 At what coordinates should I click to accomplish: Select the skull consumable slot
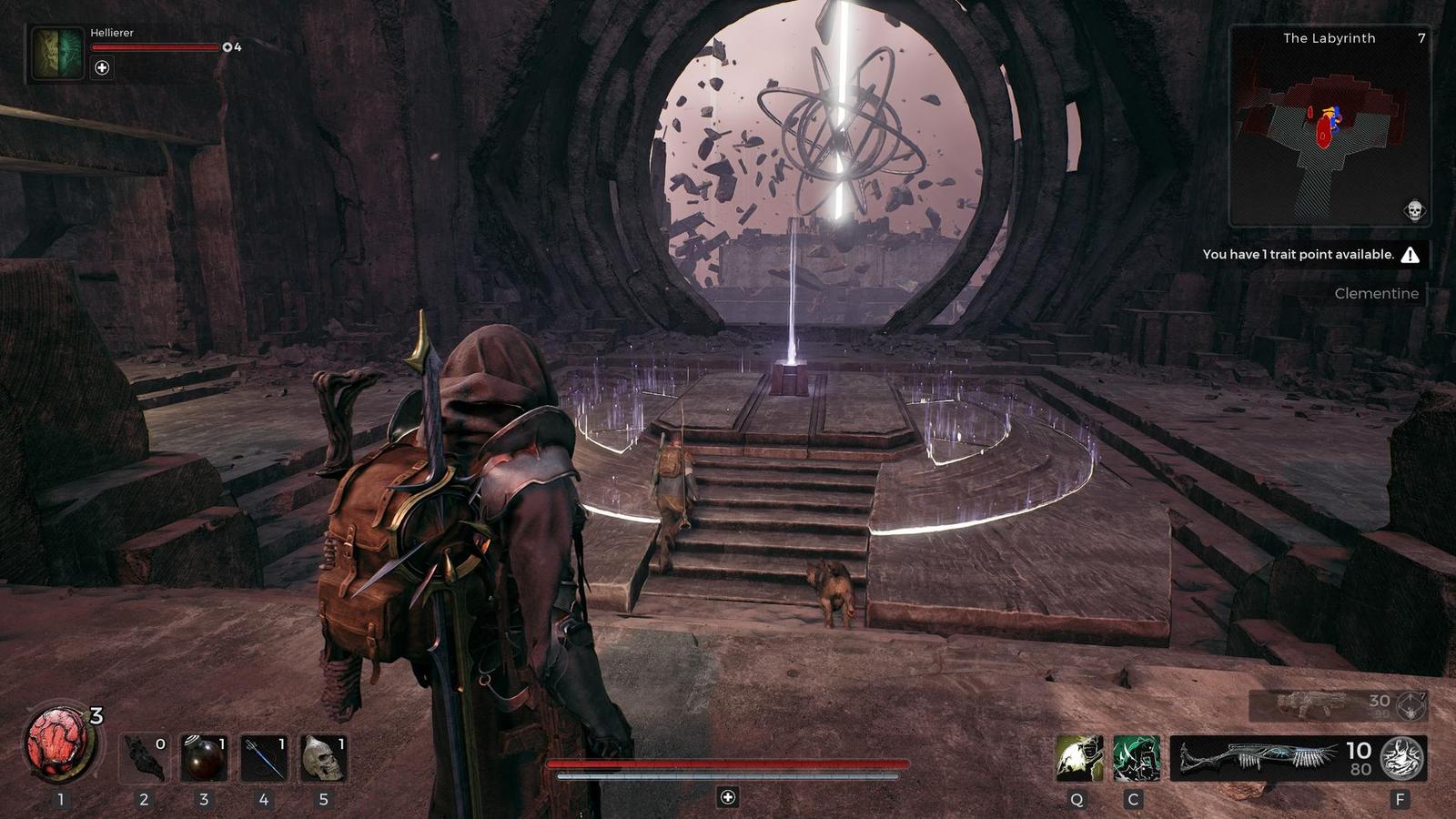pyautogui.click(x=323, y=758)
